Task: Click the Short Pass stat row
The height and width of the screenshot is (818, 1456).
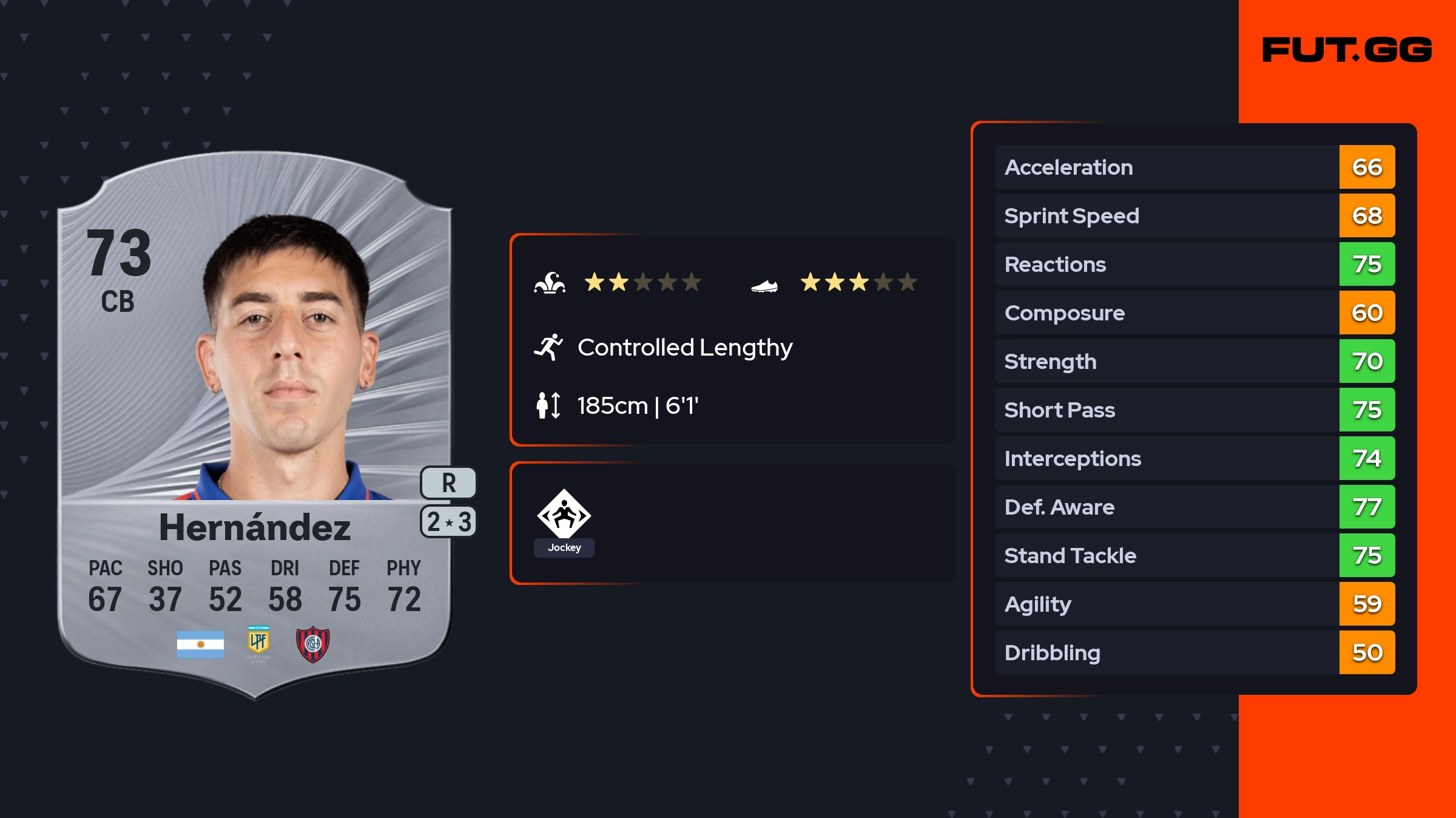Action: pos(1194,410)
